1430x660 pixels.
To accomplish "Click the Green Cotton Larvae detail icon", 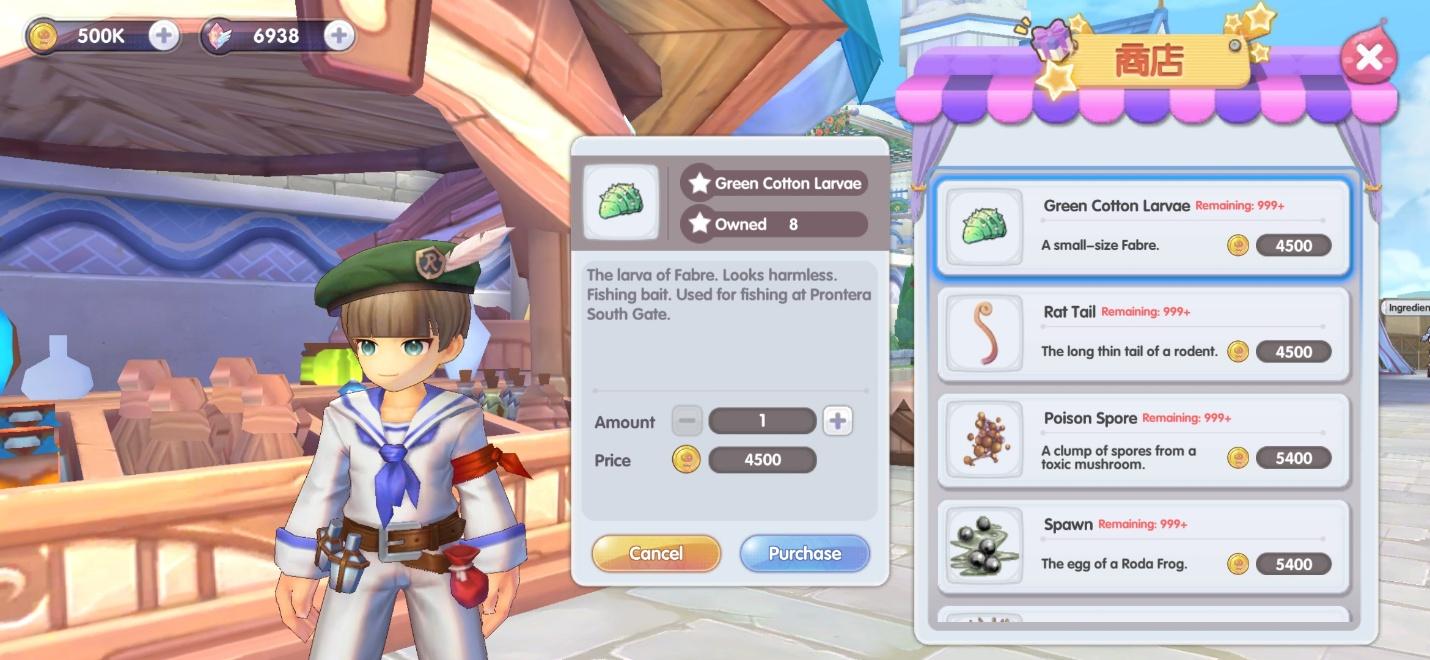I will (621, 202).
